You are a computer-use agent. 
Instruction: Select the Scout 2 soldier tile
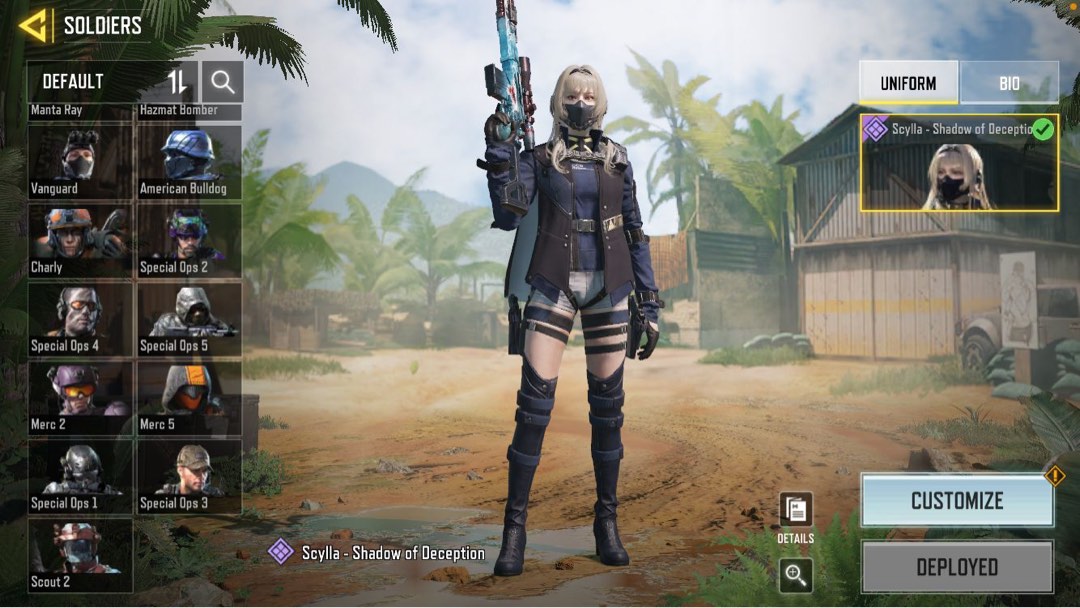pyautogui.click(x=80, y=555)
